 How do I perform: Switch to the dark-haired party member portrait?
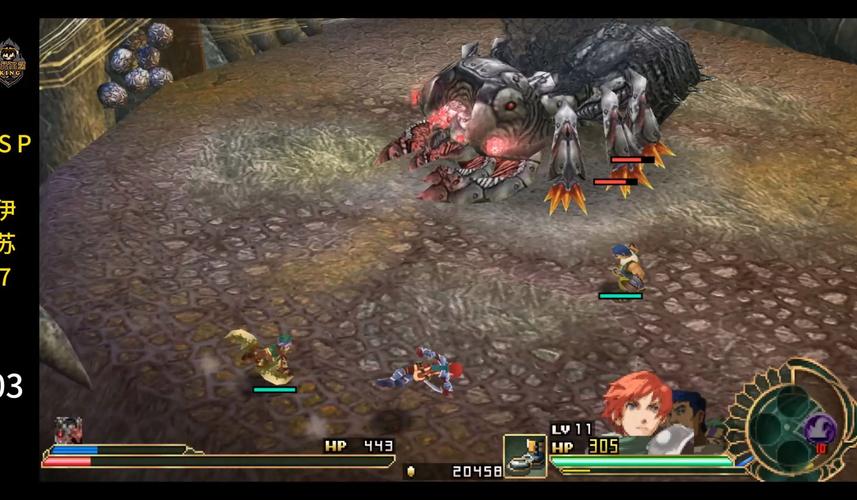pos(690,413)
